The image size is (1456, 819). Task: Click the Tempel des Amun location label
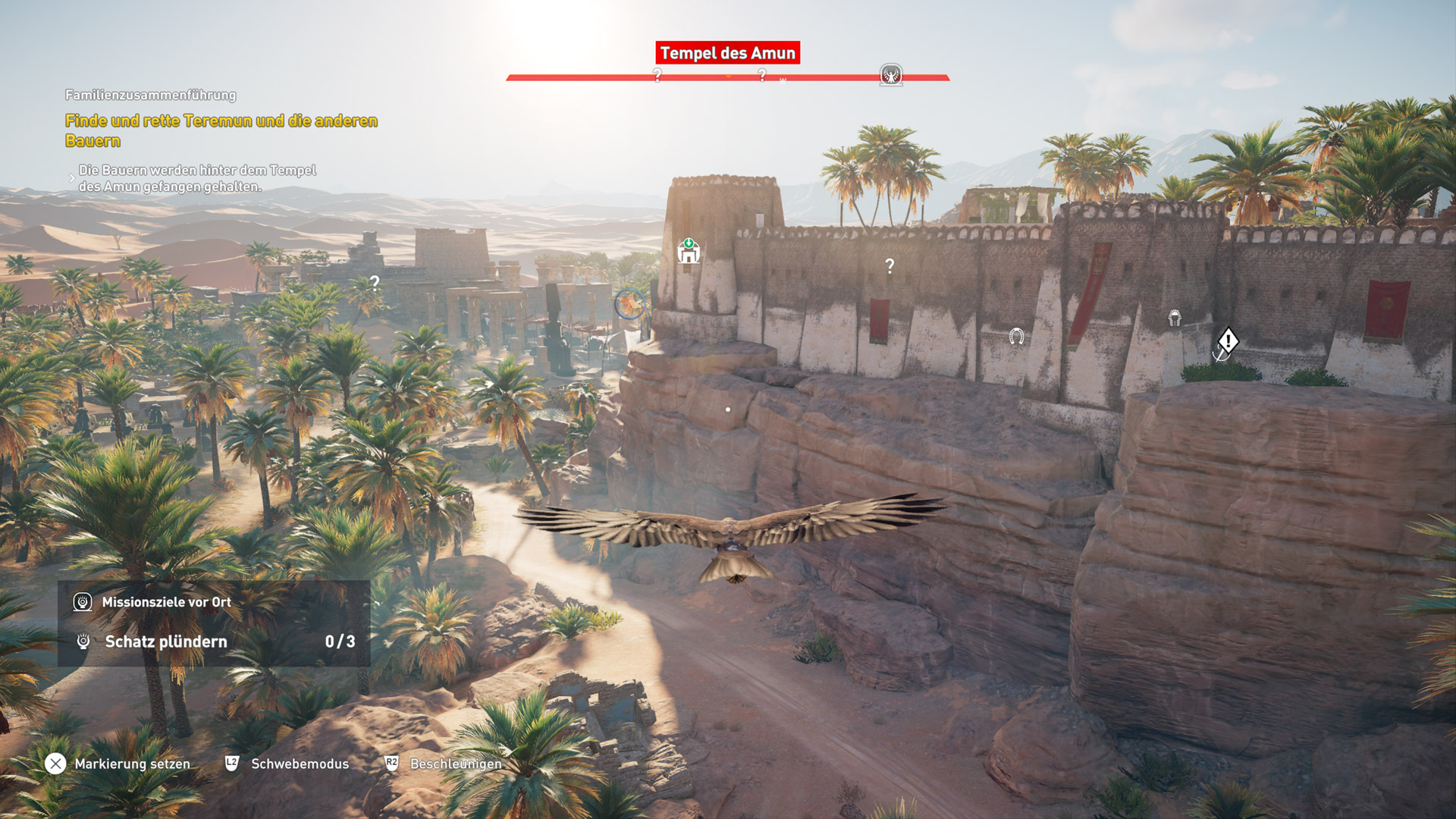(x=727, y=53)
